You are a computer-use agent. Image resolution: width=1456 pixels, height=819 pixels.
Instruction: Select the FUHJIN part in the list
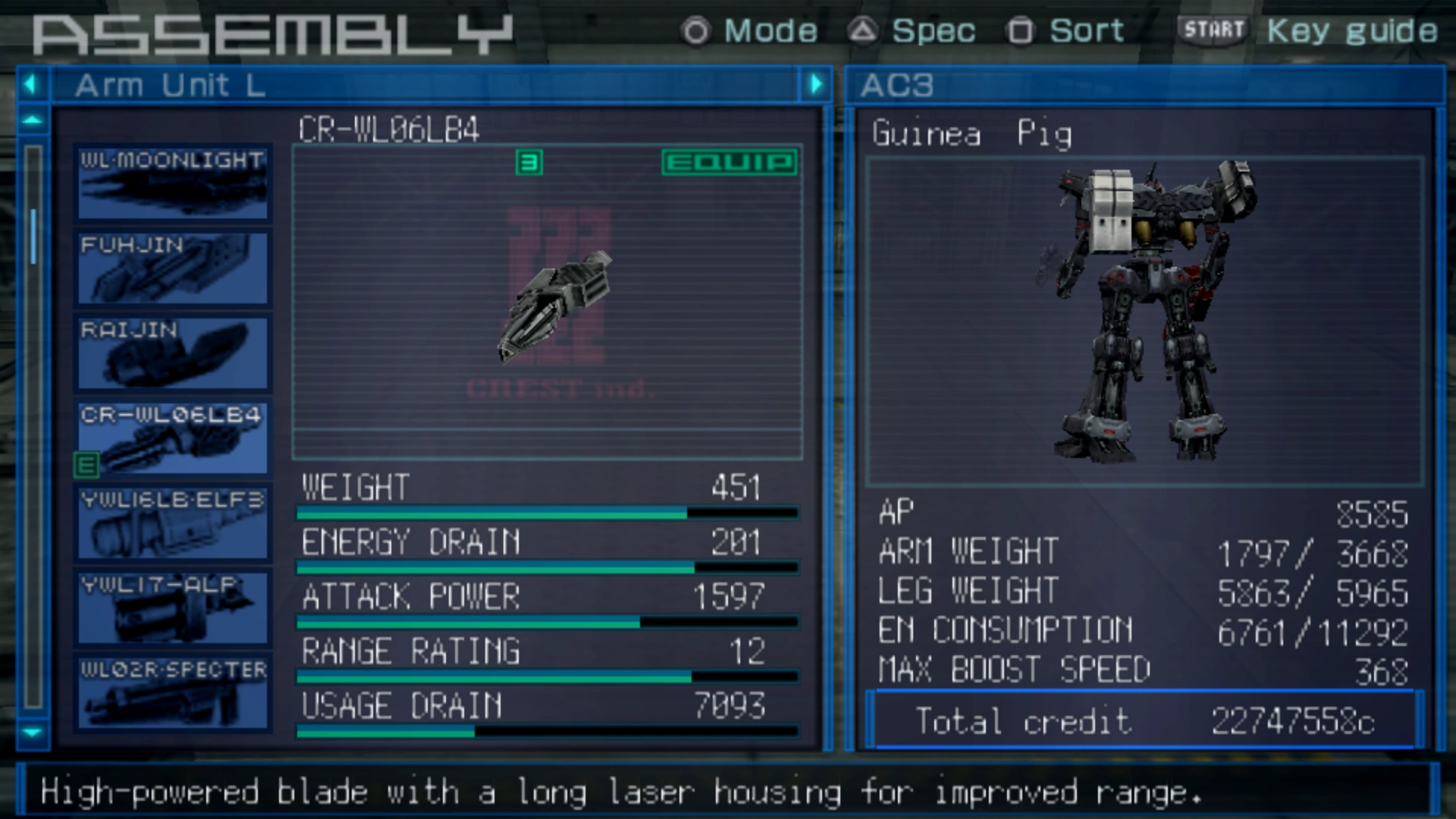(x=171, y=267)
